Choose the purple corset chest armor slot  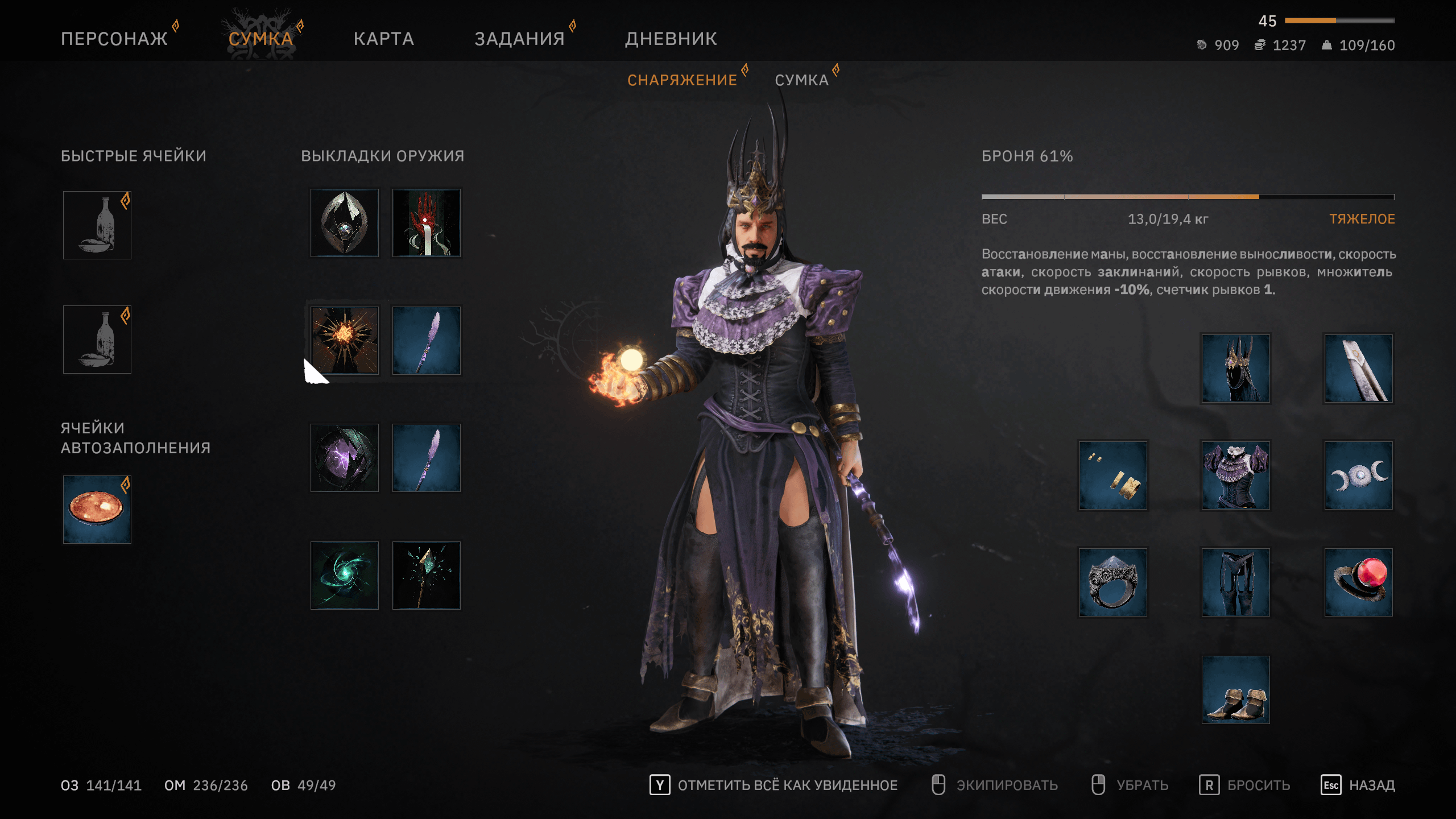coord(1235,475)
